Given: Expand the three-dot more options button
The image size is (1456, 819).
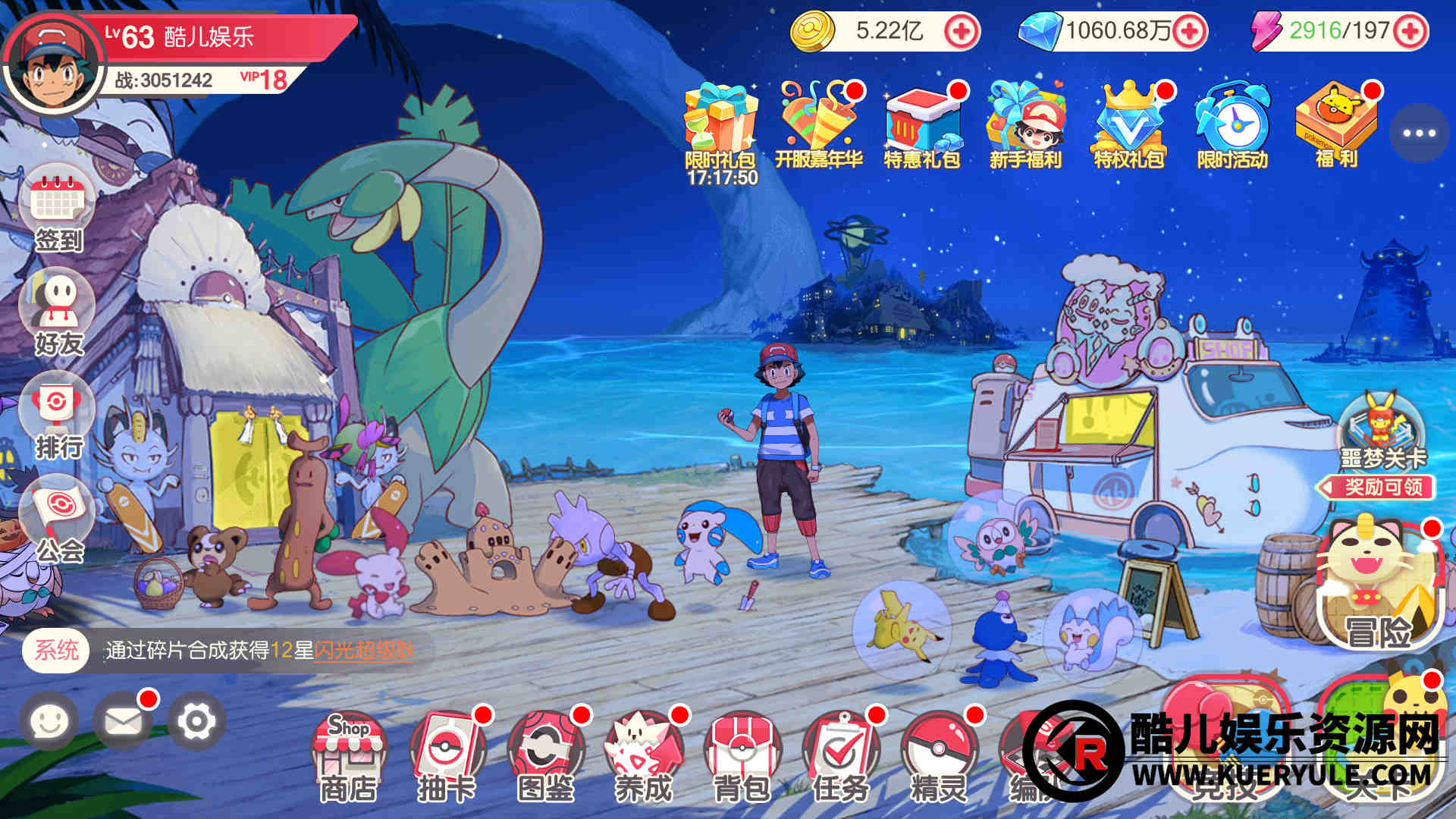Looking at the screenshot, I should tap(1419, 133).
